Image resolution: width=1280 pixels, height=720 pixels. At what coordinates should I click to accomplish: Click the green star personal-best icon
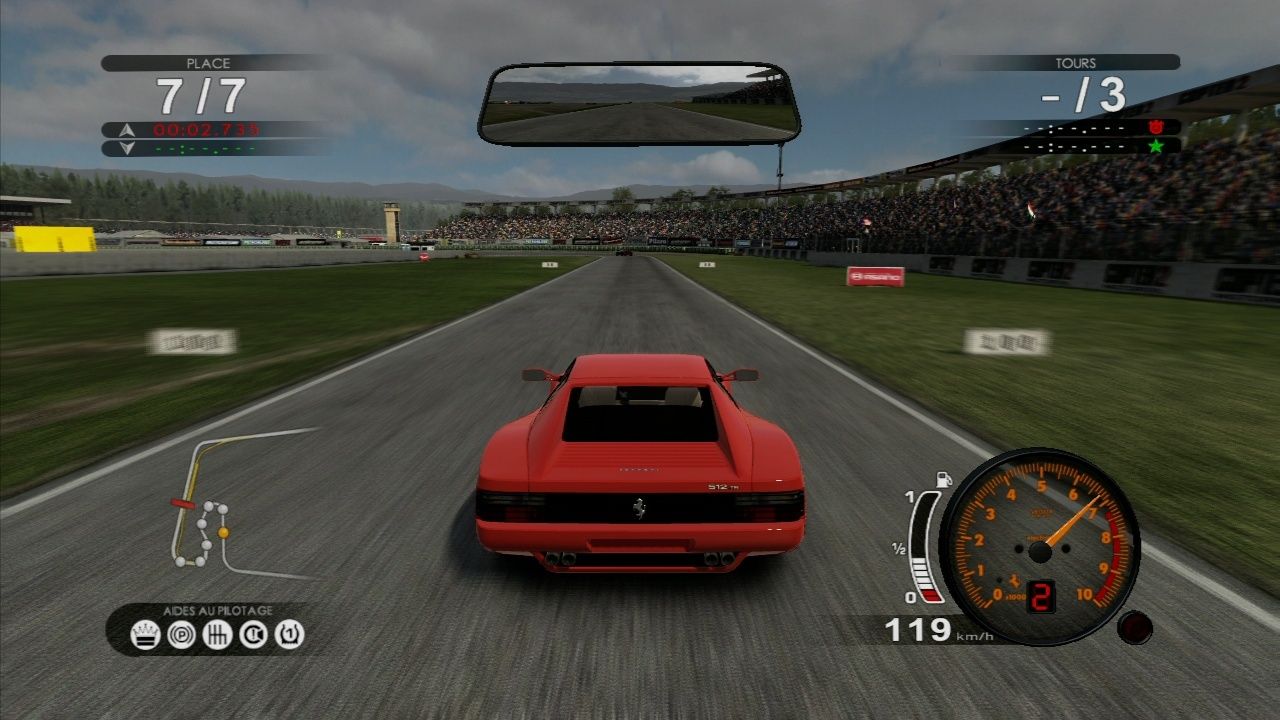pyautogui.click(x=1155, y=146)
